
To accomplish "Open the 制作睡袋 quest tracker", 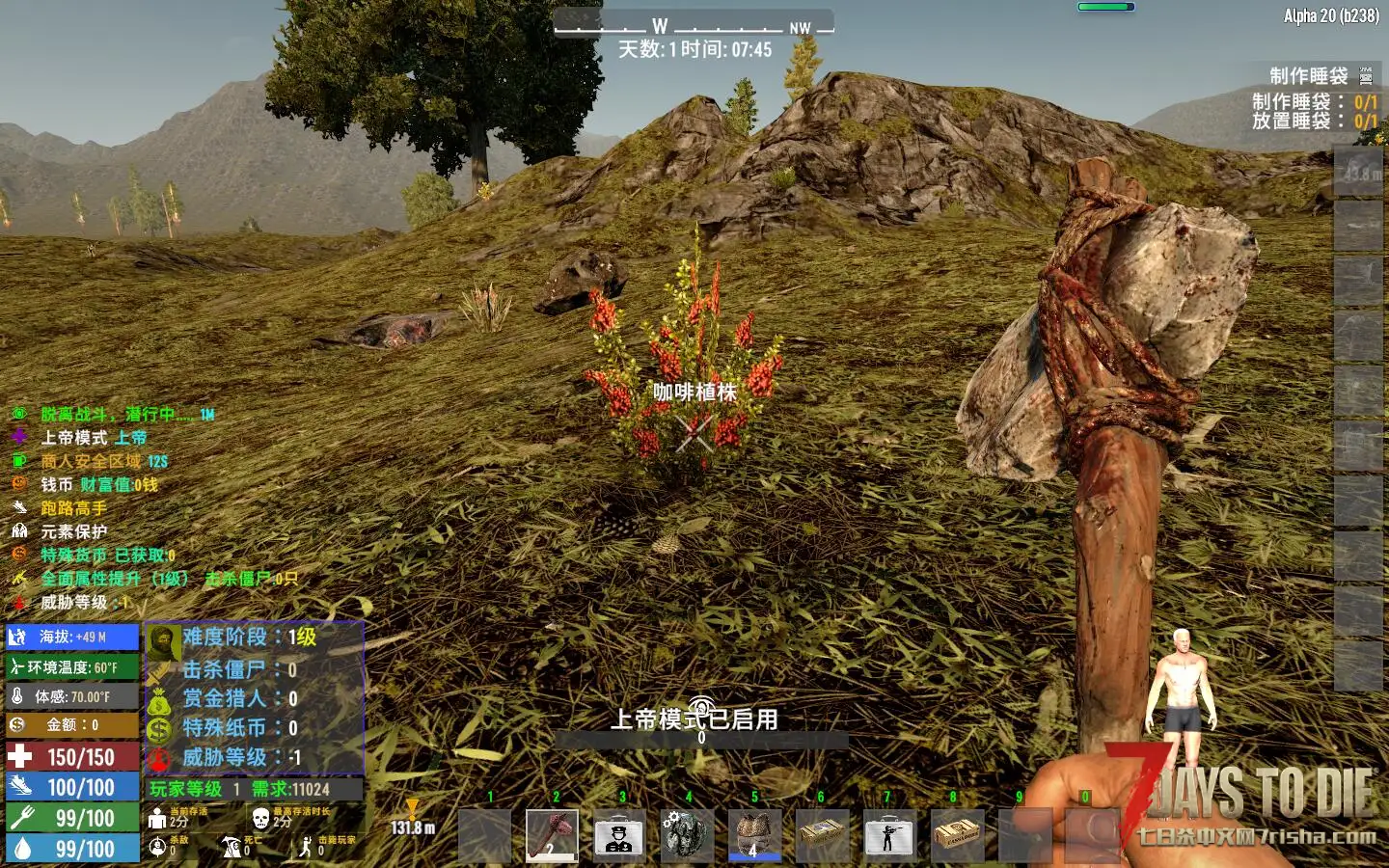I will click(x=1308, y=76).
